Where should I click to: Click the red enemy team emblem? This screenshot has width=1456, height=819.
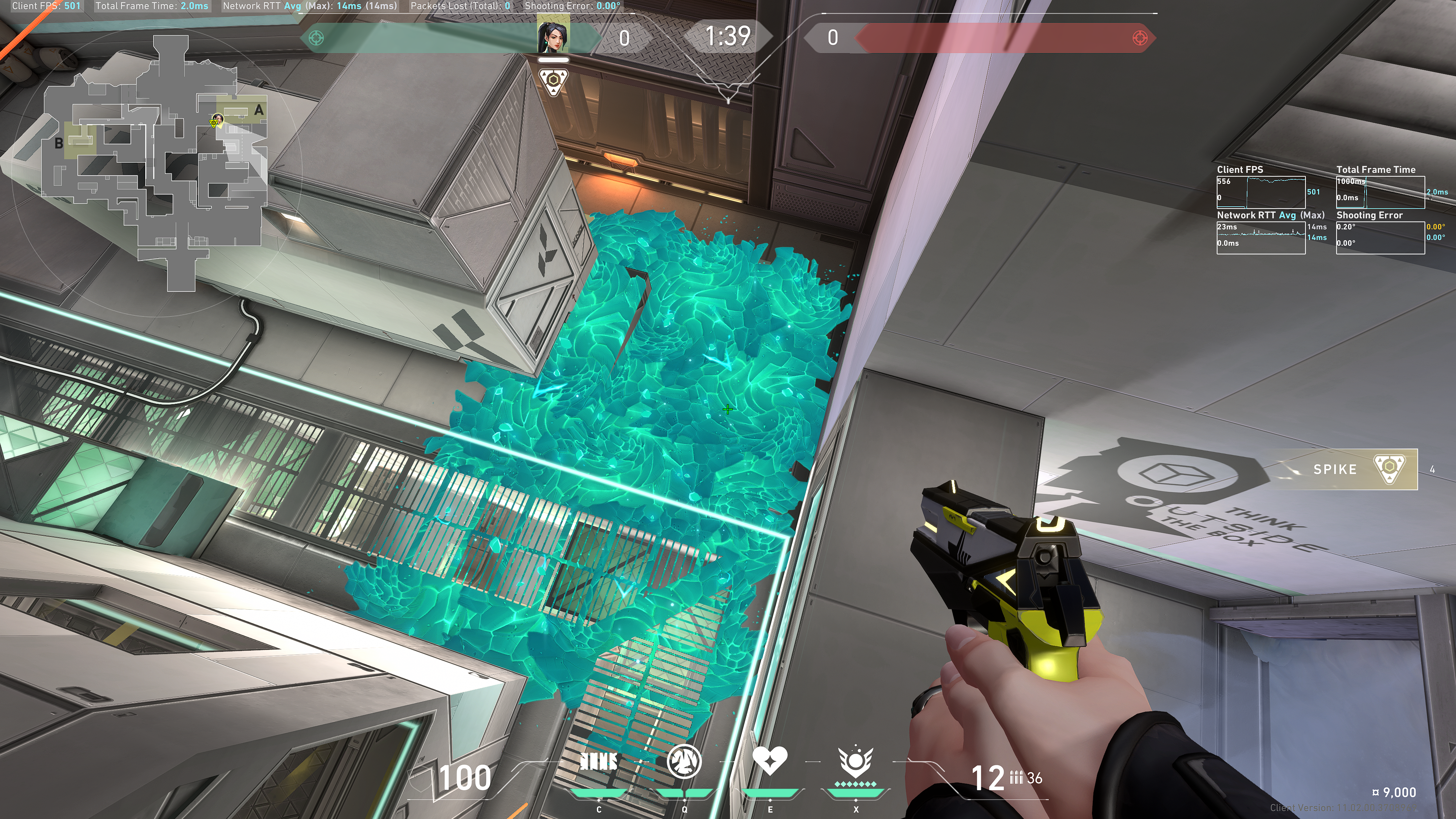point(1139,38)
